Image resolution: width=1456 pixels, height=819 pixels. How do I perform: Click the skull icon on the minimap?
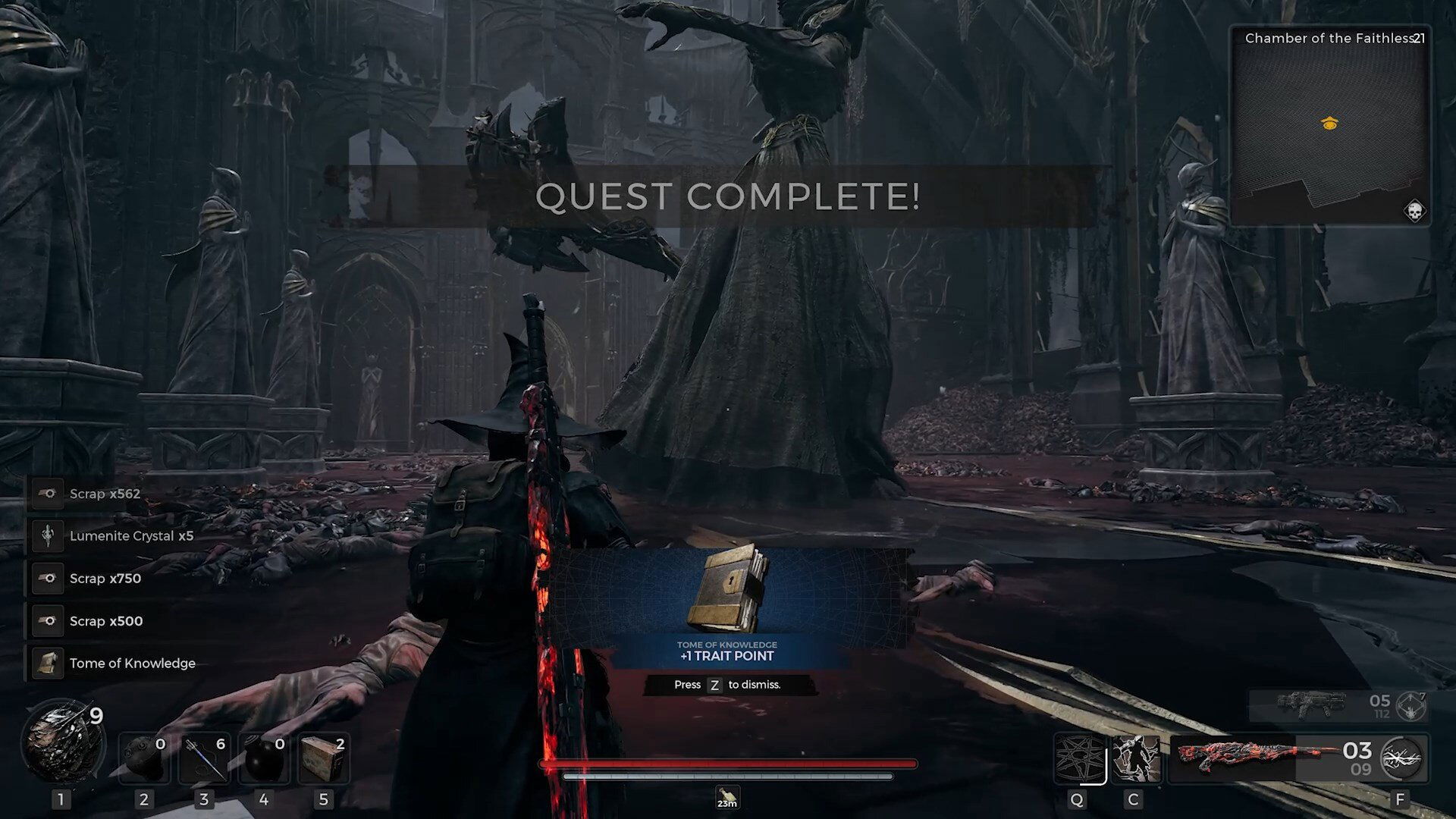[1414, 211]
